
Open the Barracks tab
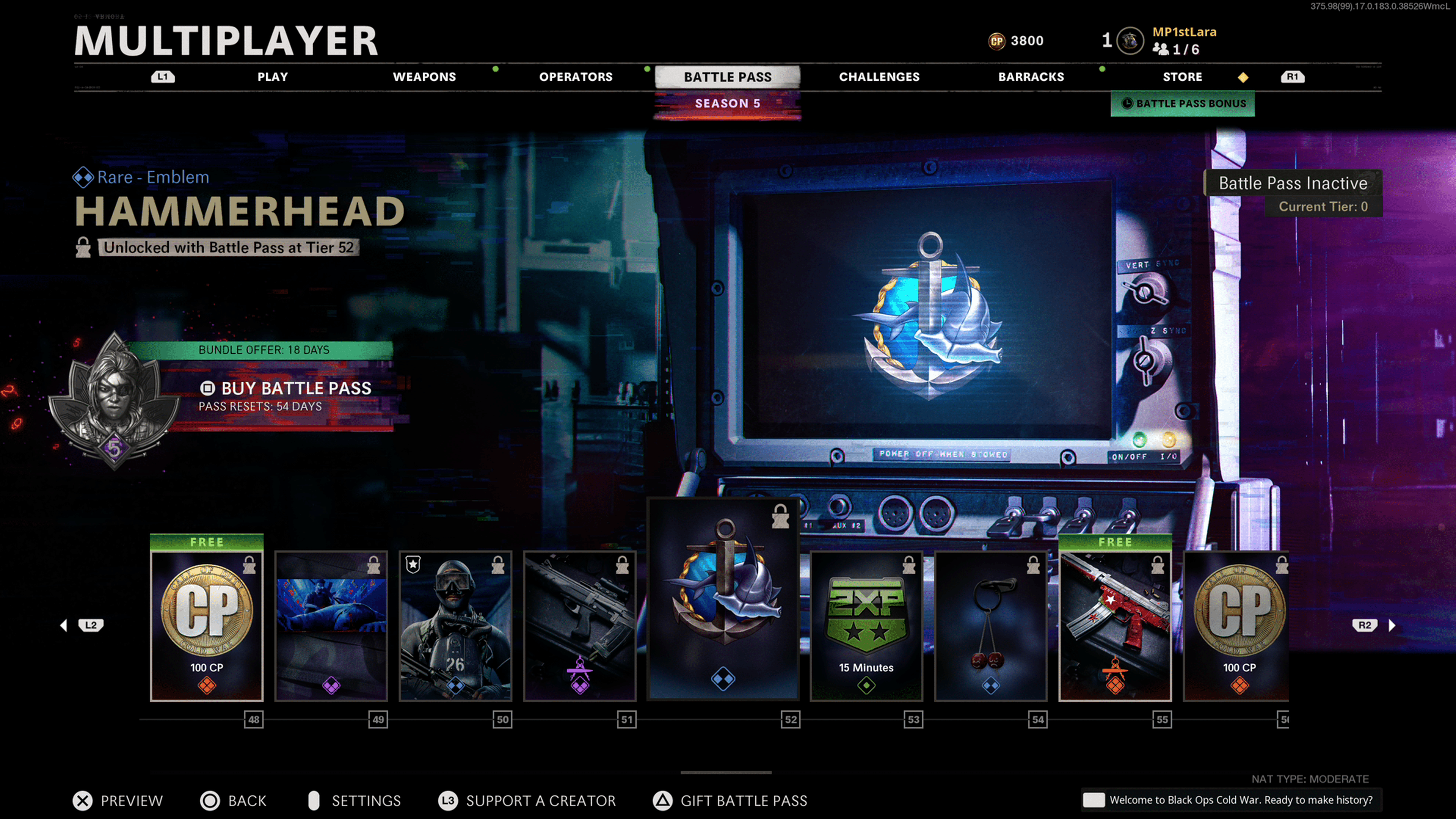(1031, 77)
